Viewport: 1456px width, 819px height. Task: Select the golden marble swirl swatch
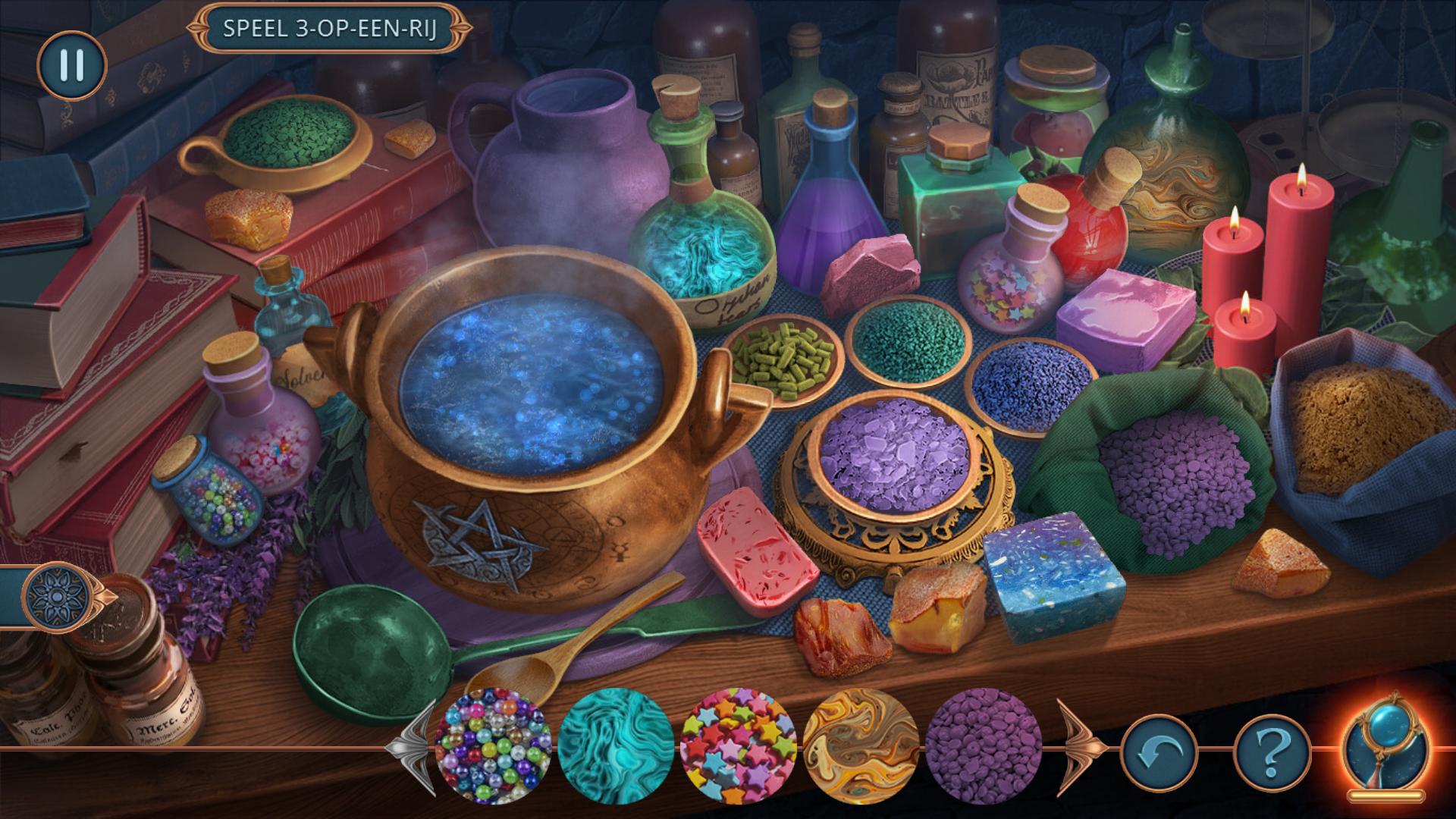860,745
